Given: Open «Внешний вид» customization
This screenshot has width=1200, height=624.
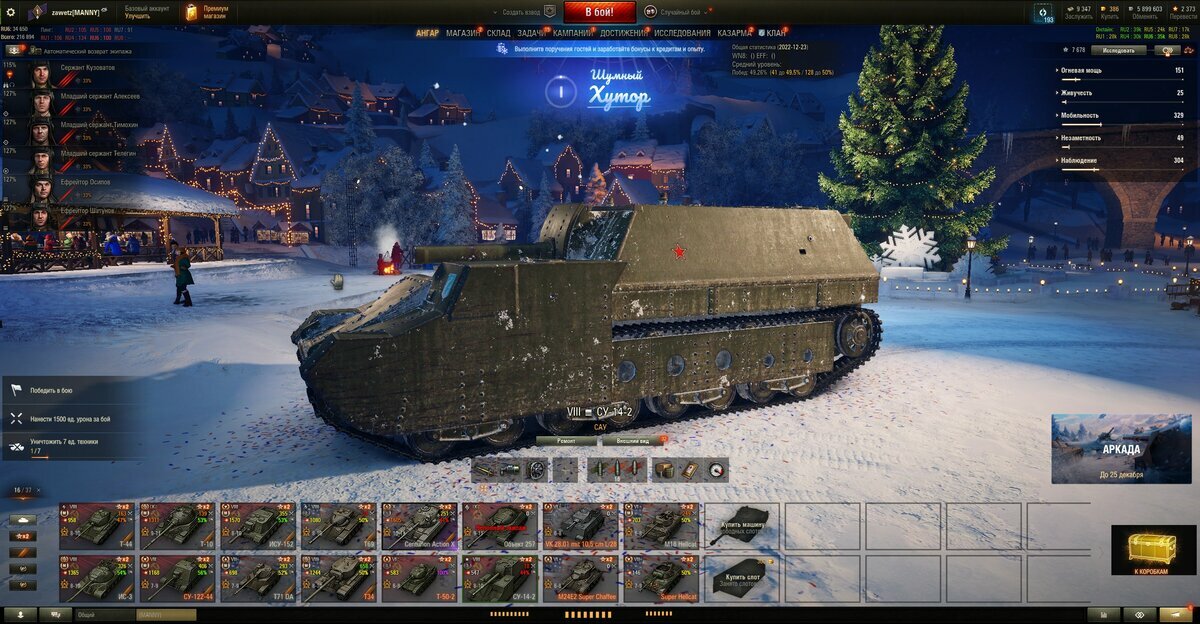Looking at the screenshot, I should [x=633, y=440].
